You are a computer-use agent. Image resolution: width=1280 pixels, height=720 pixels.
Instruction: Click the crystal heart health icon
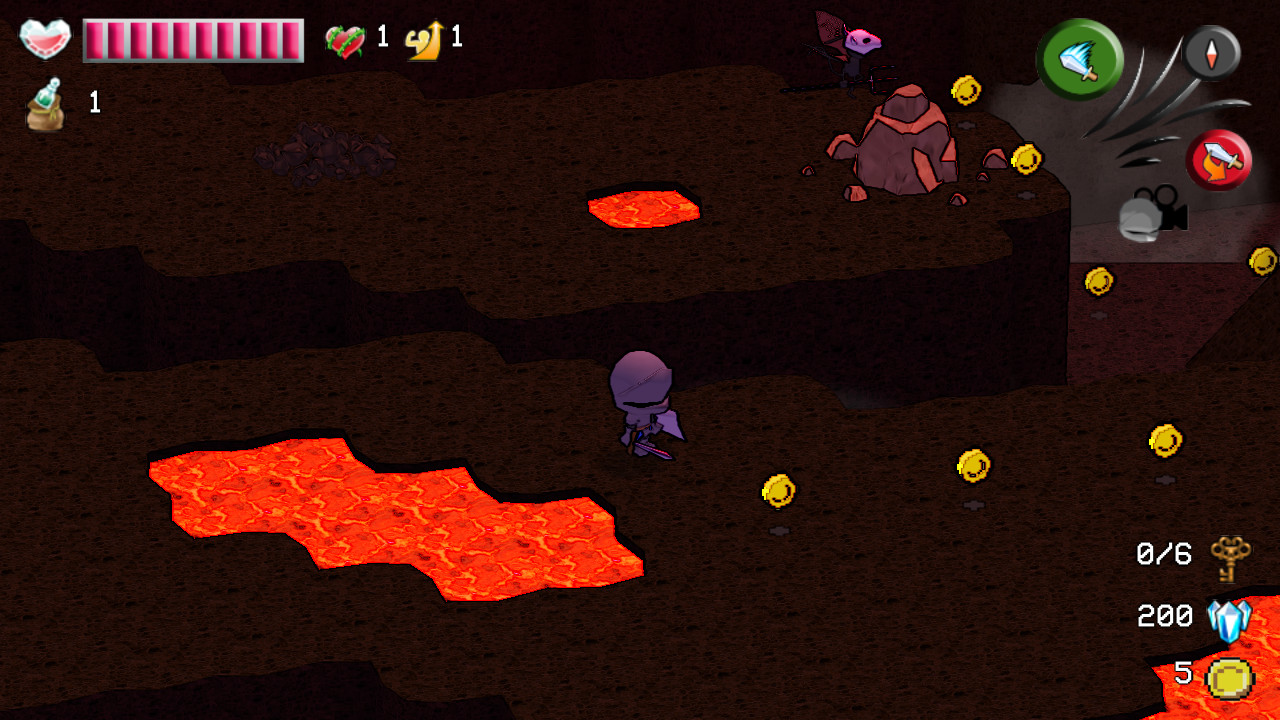tap(45, 40)
